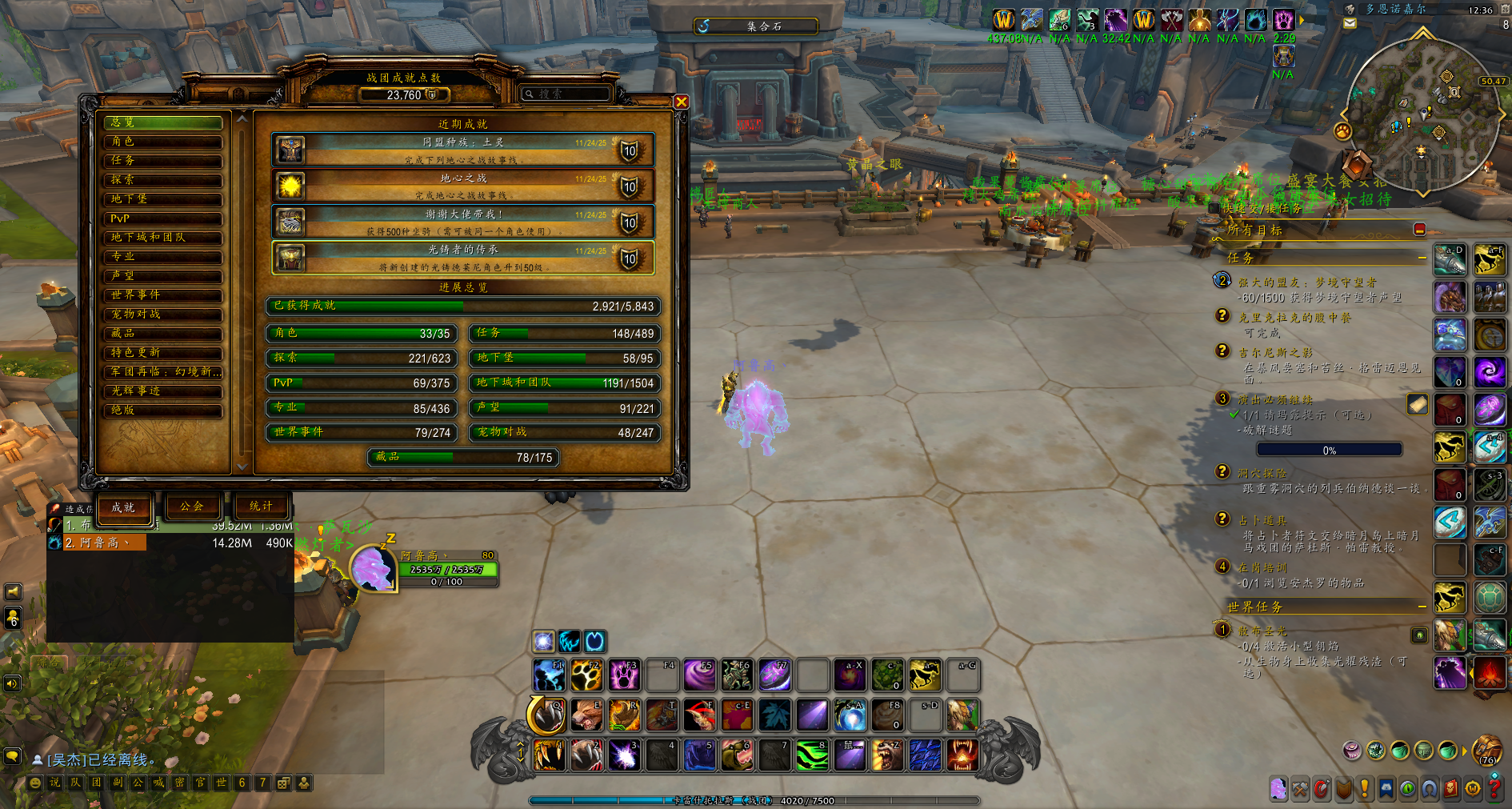This screenshot has width=1512, height=809.
Task: Select 阿鲁高 row in damage meter
Action: tap(98, 543)
